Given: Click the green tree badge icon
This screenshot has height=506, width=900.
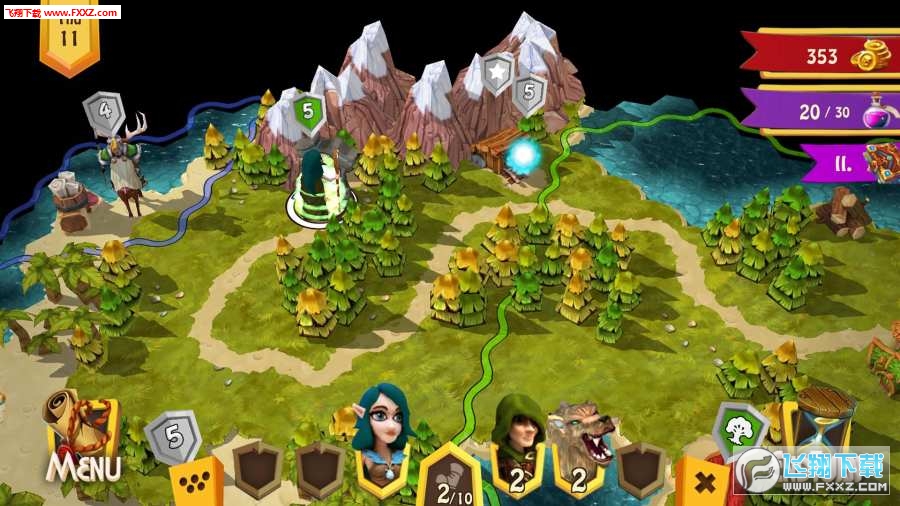Looking at the screenshot, I should click(740, 429).
